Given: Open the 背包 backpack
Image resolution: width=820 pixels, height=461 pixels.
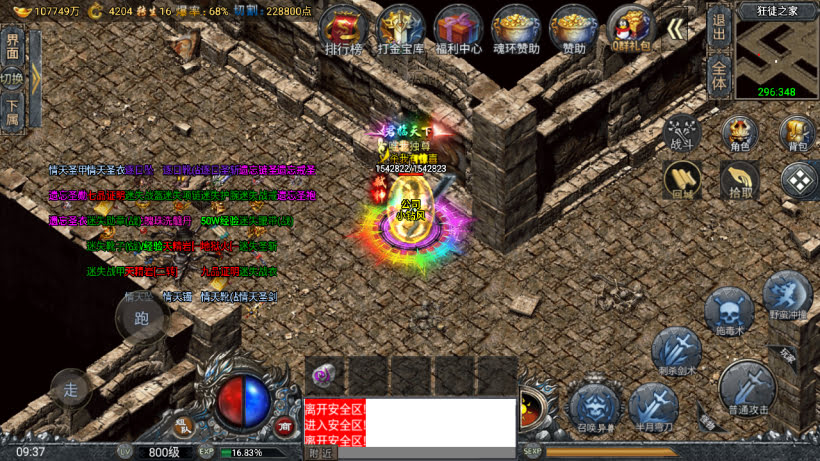Looking at the screenshot, I should click(797, 133).
